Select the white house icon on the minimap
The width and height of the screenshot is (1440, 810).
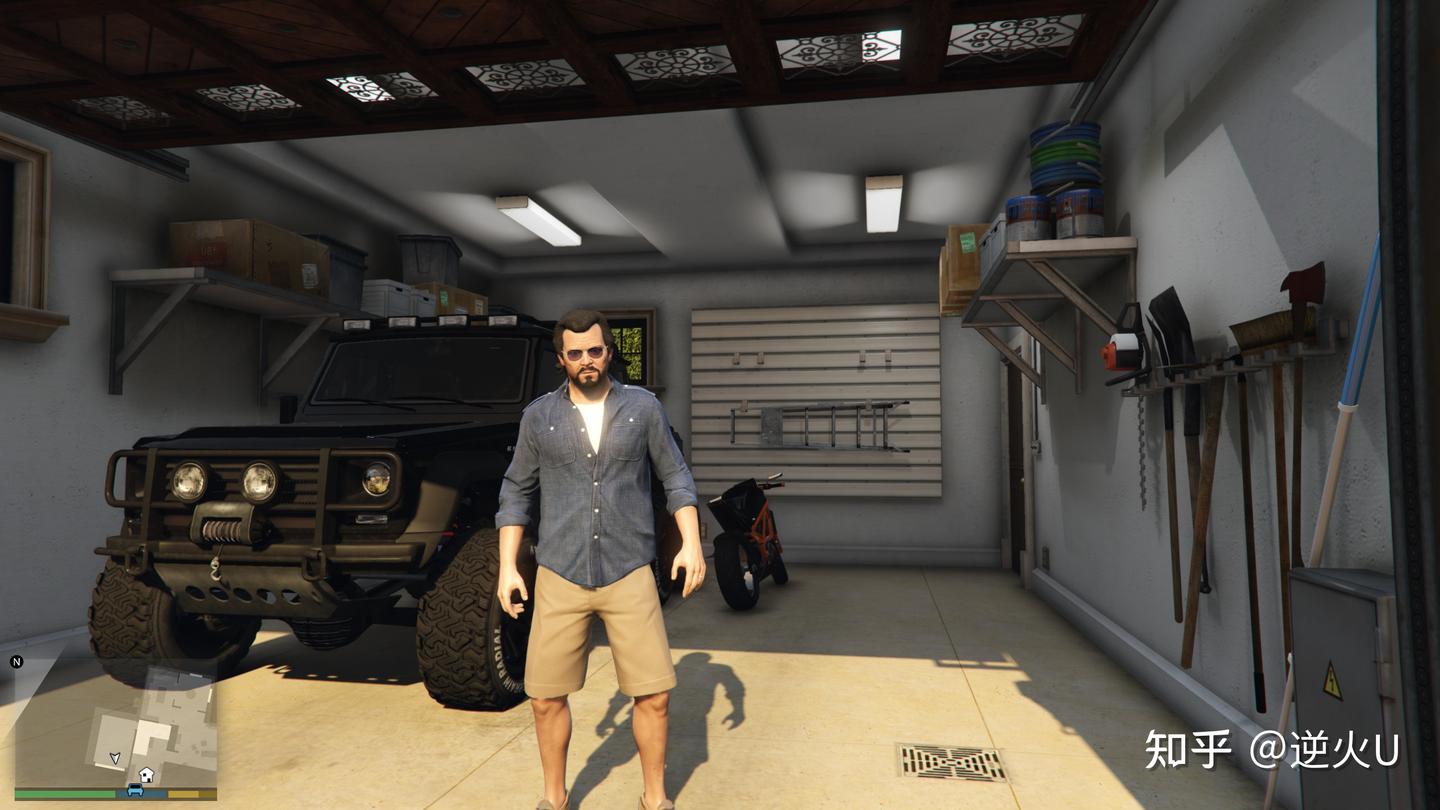click(146, 774)
